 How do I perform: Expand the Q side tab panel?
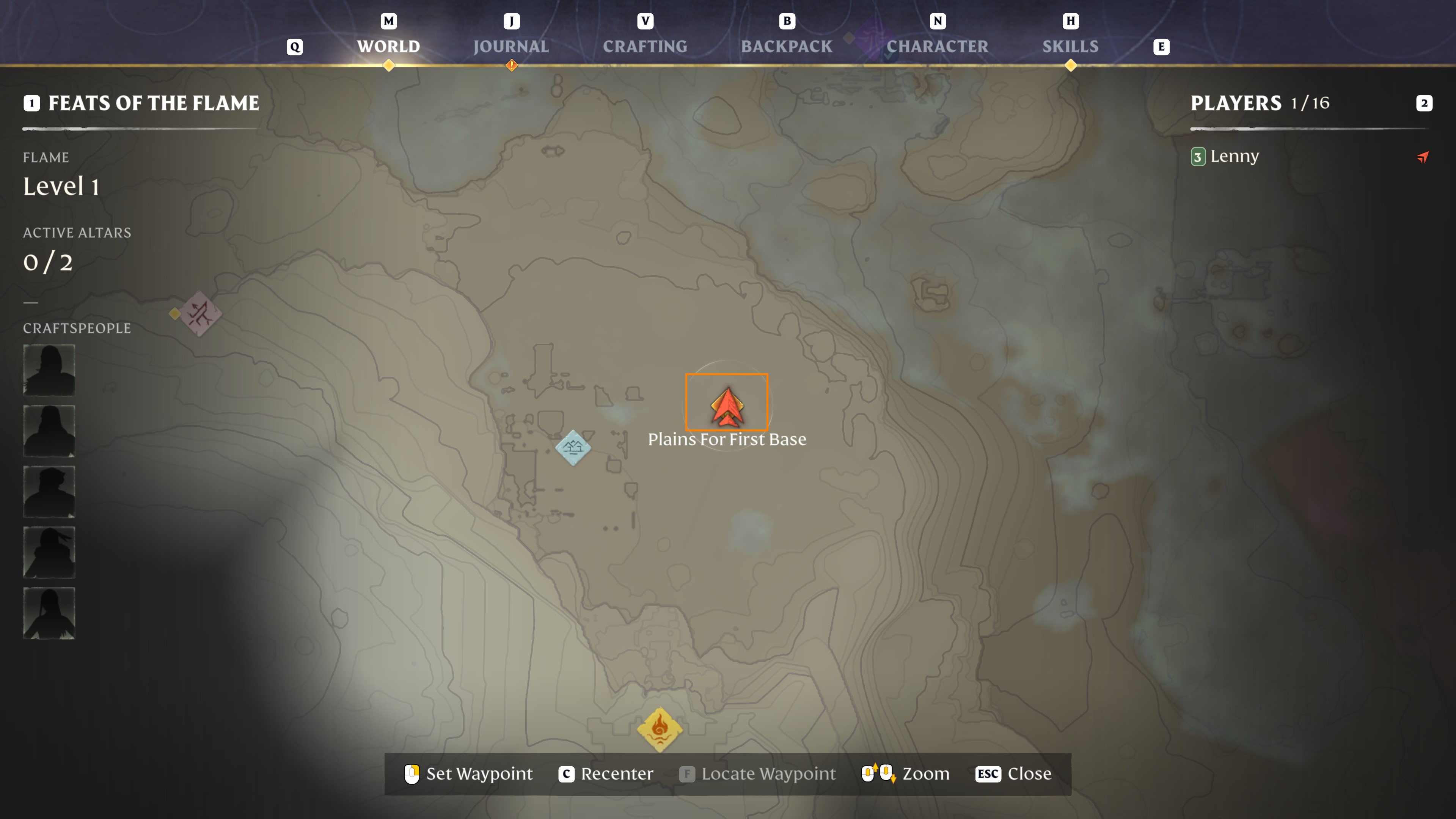click(294, 47)
